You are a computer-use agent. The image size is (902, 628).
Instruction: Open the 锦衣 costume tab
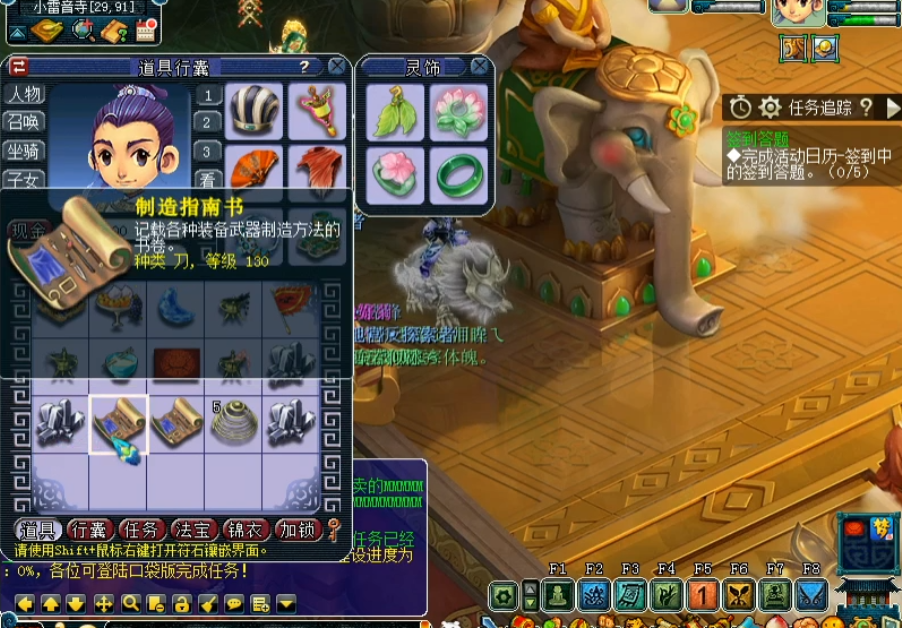tap(246, 530)
